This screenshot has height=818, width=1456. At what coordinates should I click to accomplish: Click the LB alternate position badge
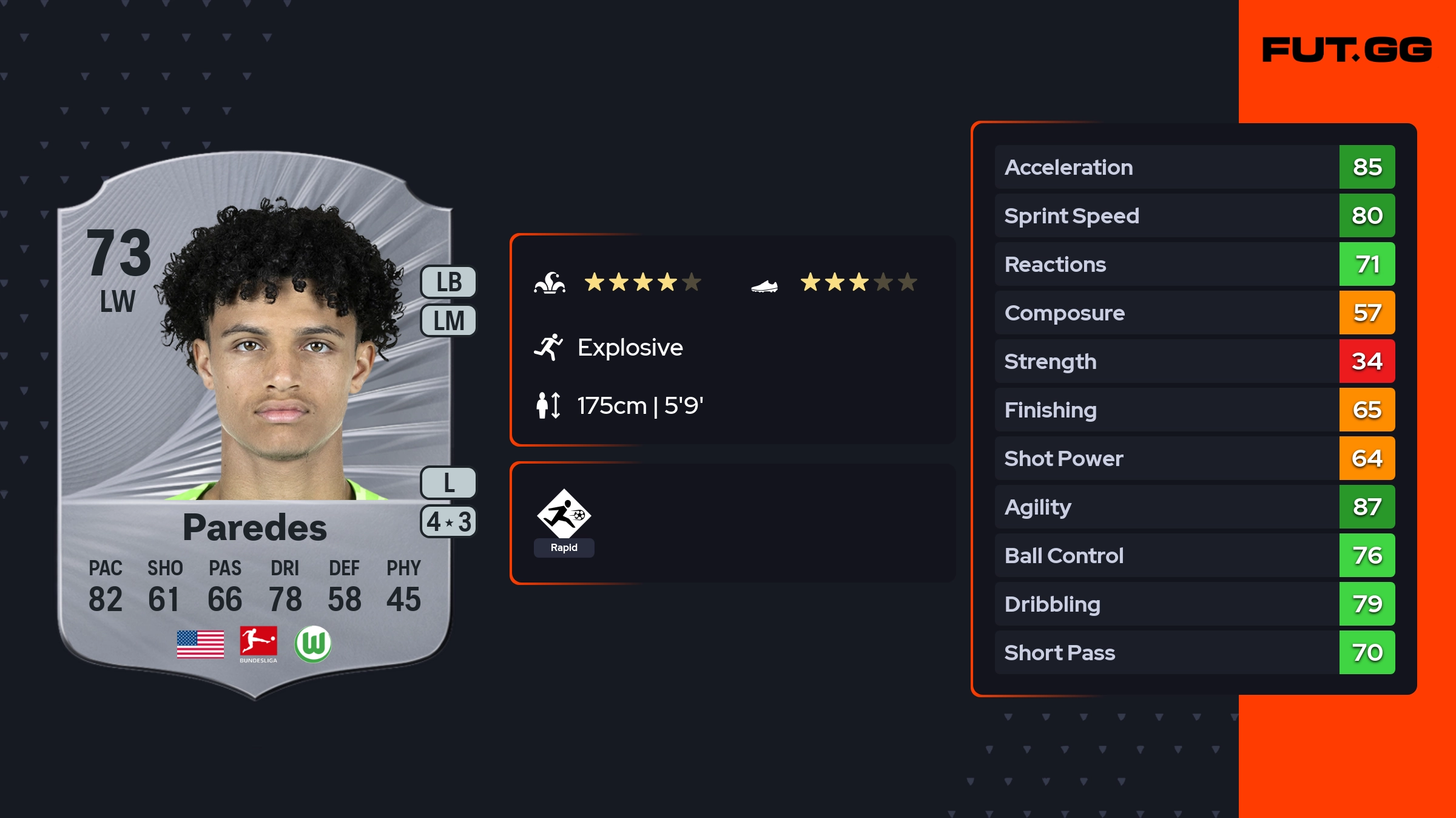448,282
